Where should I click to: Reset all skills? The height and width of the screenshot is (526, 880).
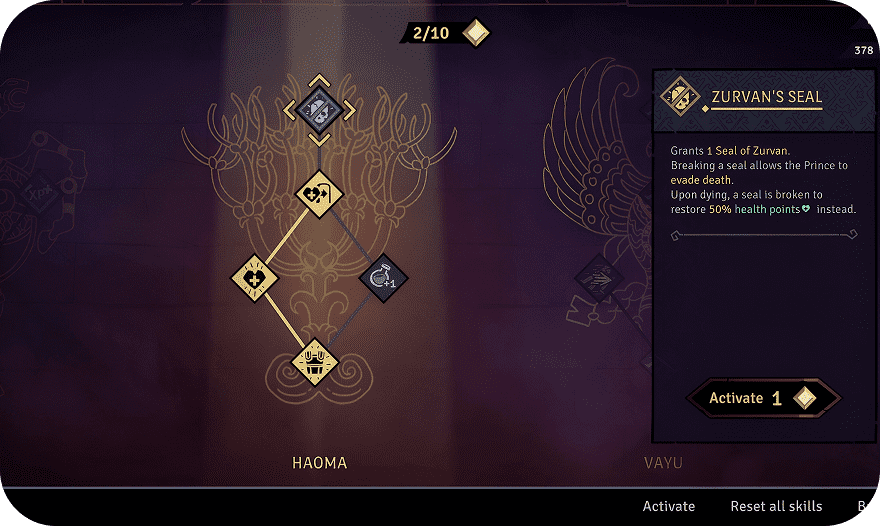click(x=776, y=506)
